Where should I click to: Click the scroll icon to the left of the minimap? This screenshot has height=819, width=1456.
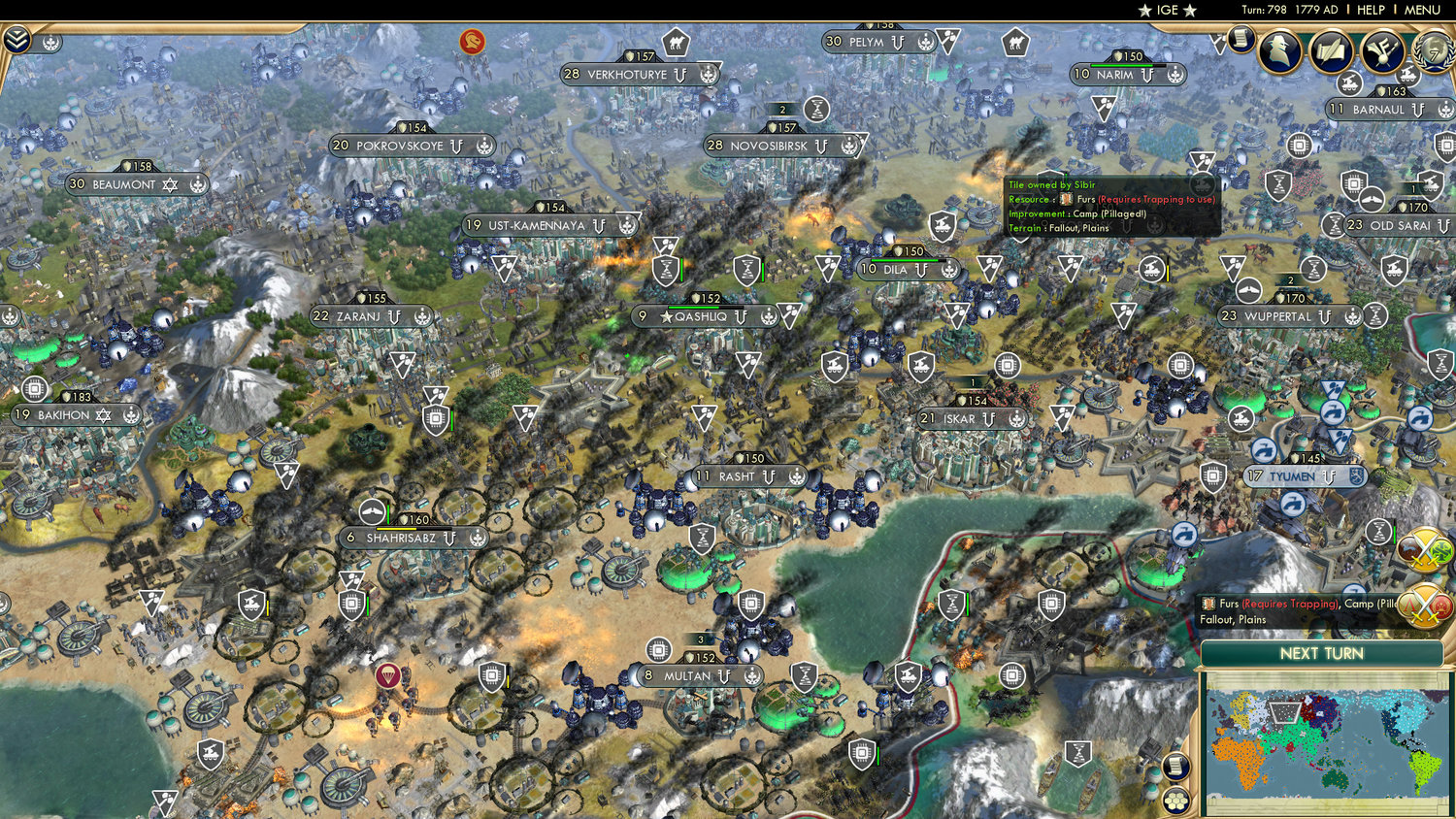[1177, 767]
